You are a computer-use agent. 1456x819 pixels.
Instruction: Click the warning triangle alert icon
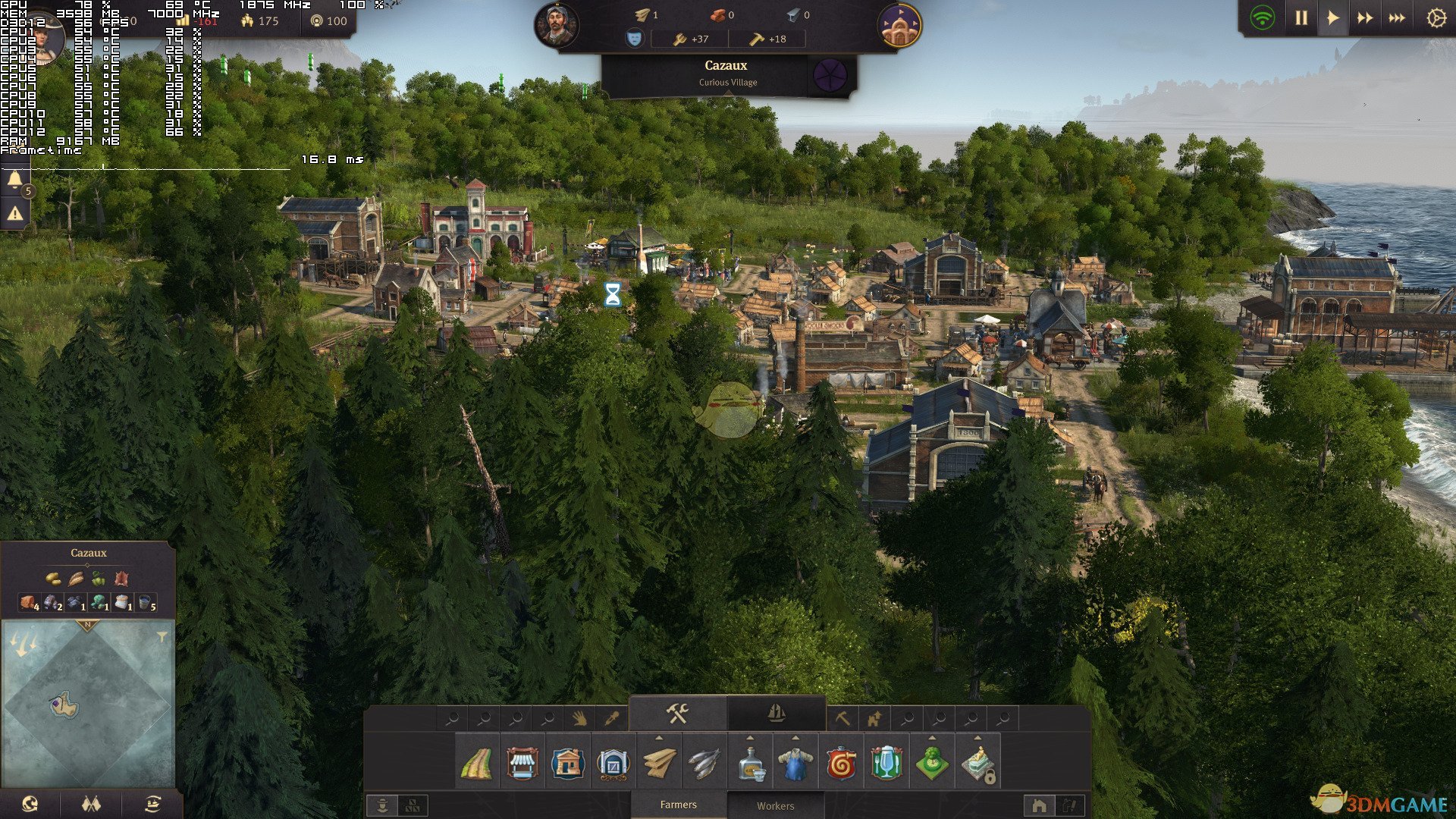14,215
